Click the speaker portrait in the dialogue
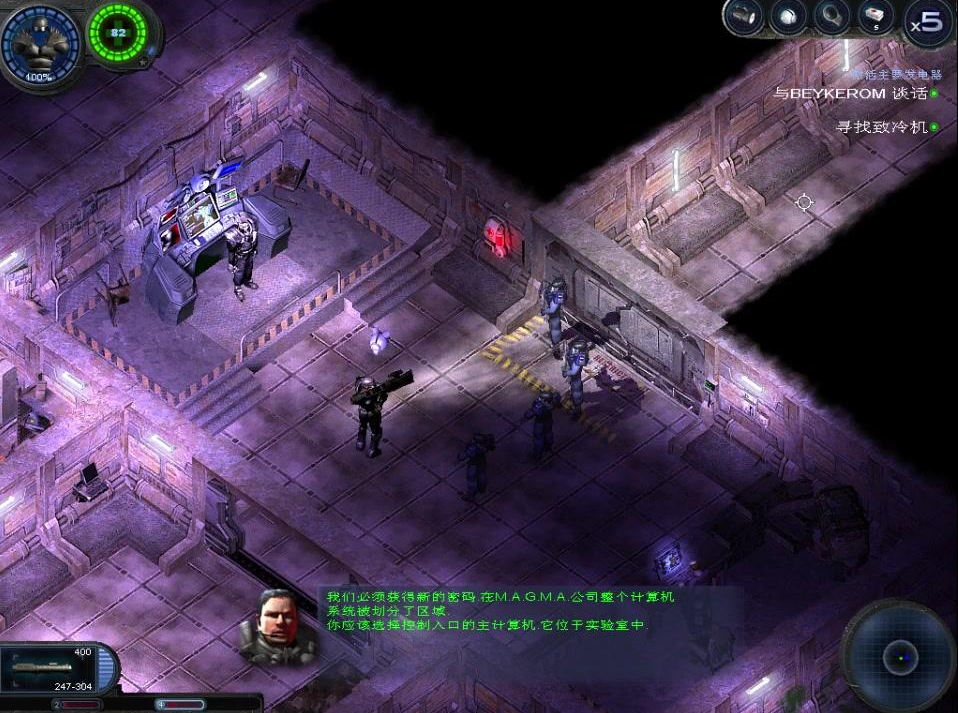This screenshot has height=713, width=958. (278, 625)
